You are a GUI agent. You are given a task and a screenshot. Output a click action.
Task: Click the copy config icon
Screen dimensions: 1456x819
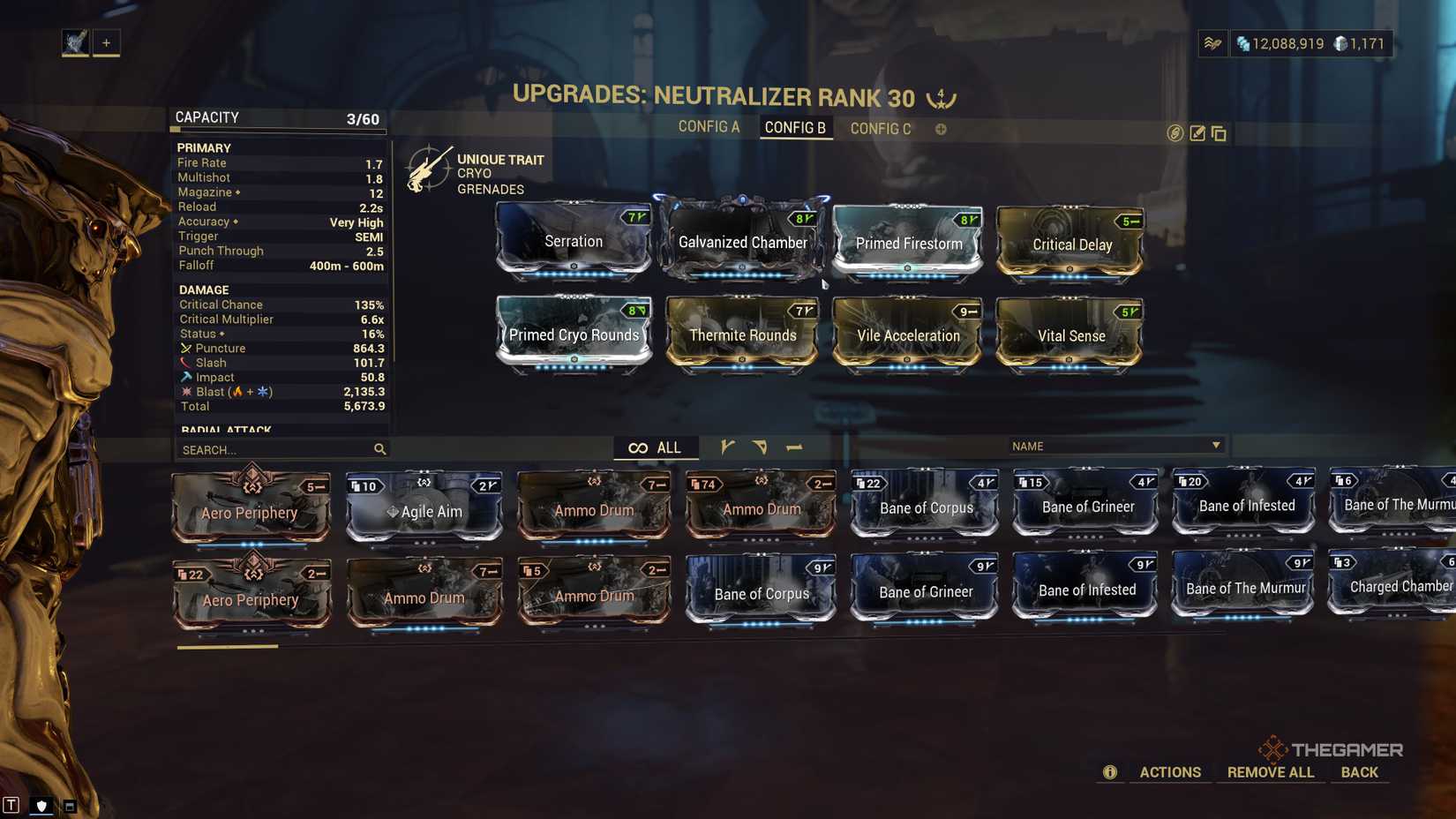1220,134
